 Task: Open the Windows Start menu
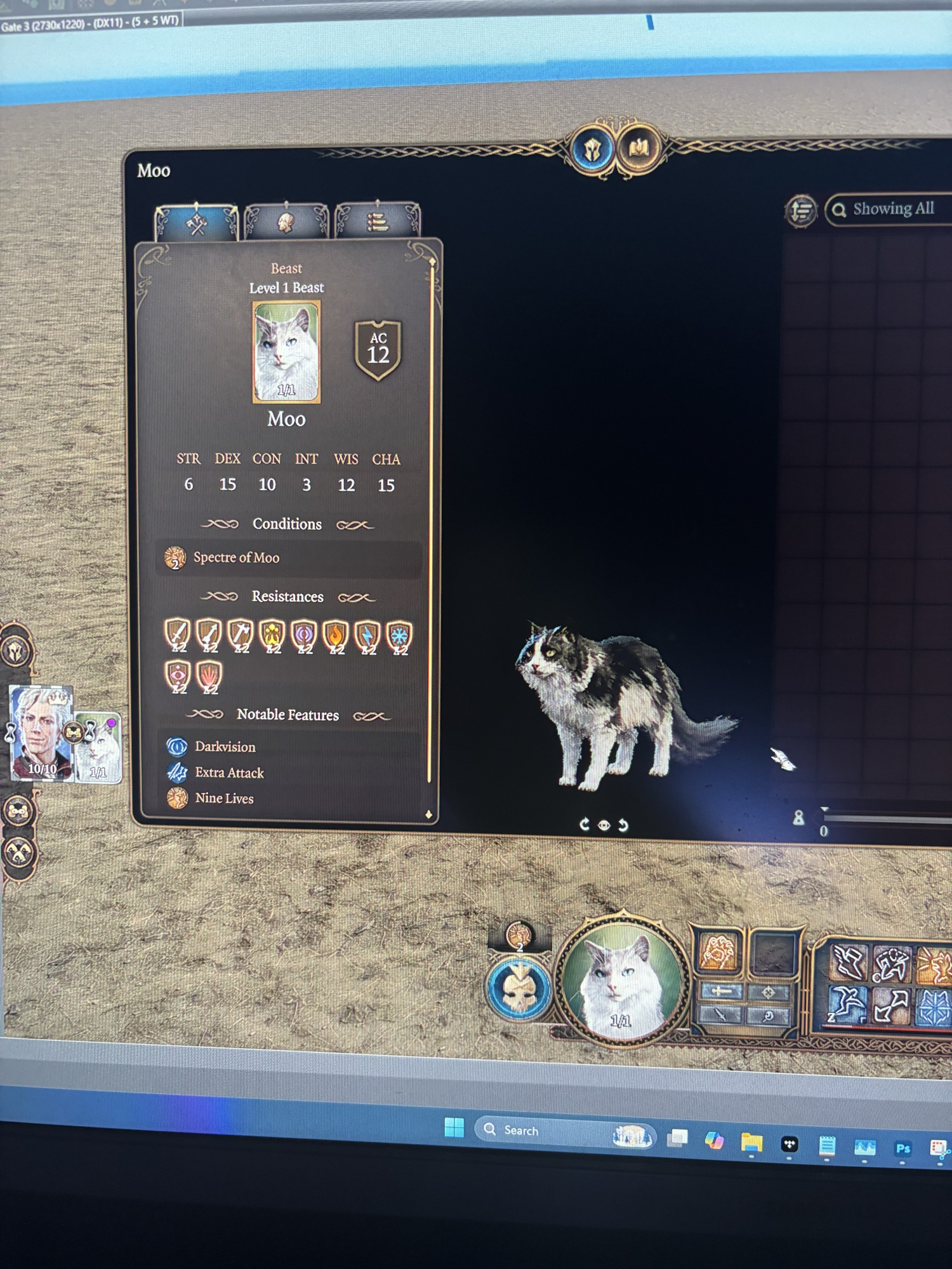pyautogui.click(x=454, y=1127)
